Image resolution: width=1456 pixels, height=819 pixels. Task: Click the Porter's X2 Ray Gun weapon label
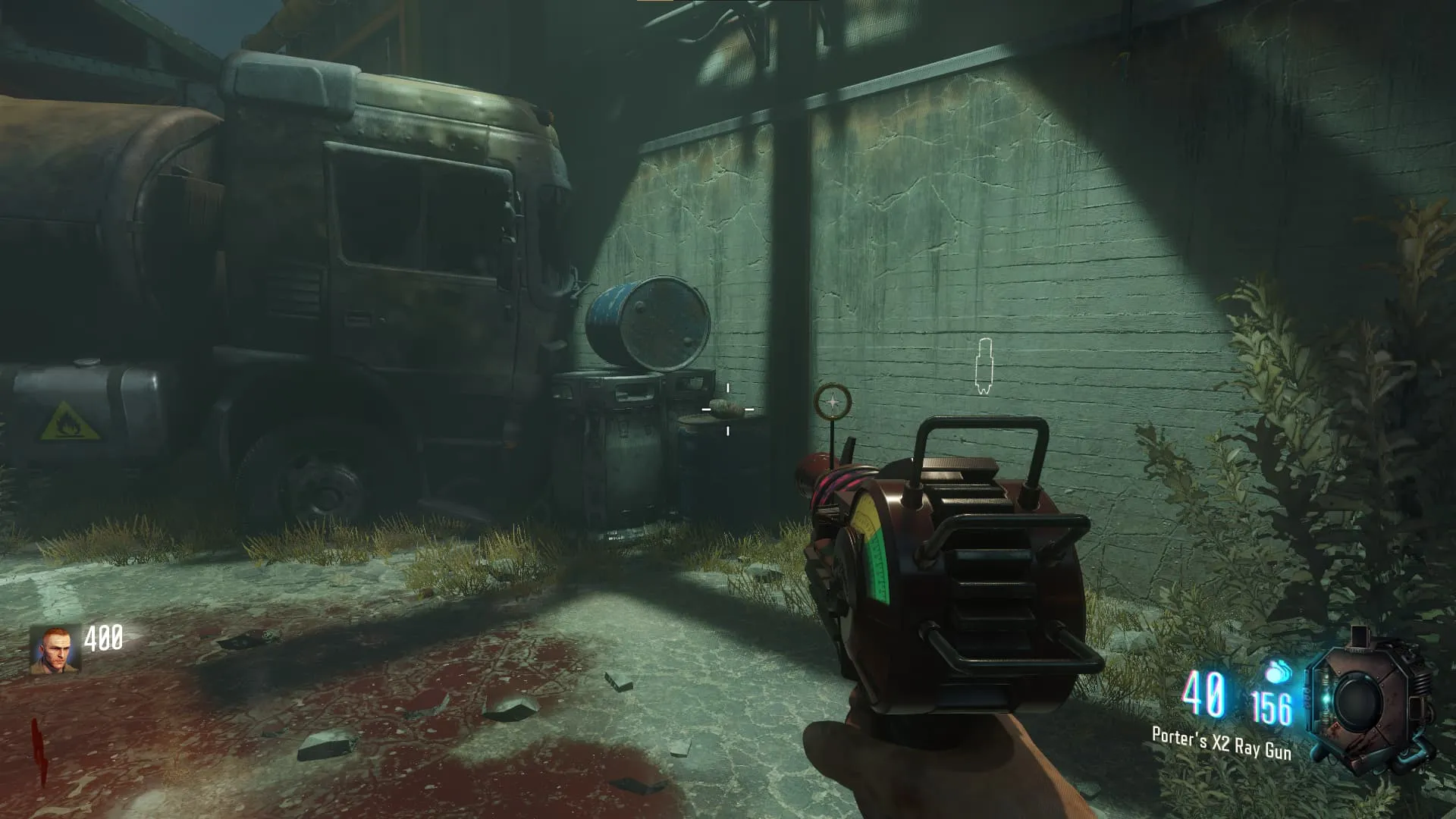[1221, 743]
